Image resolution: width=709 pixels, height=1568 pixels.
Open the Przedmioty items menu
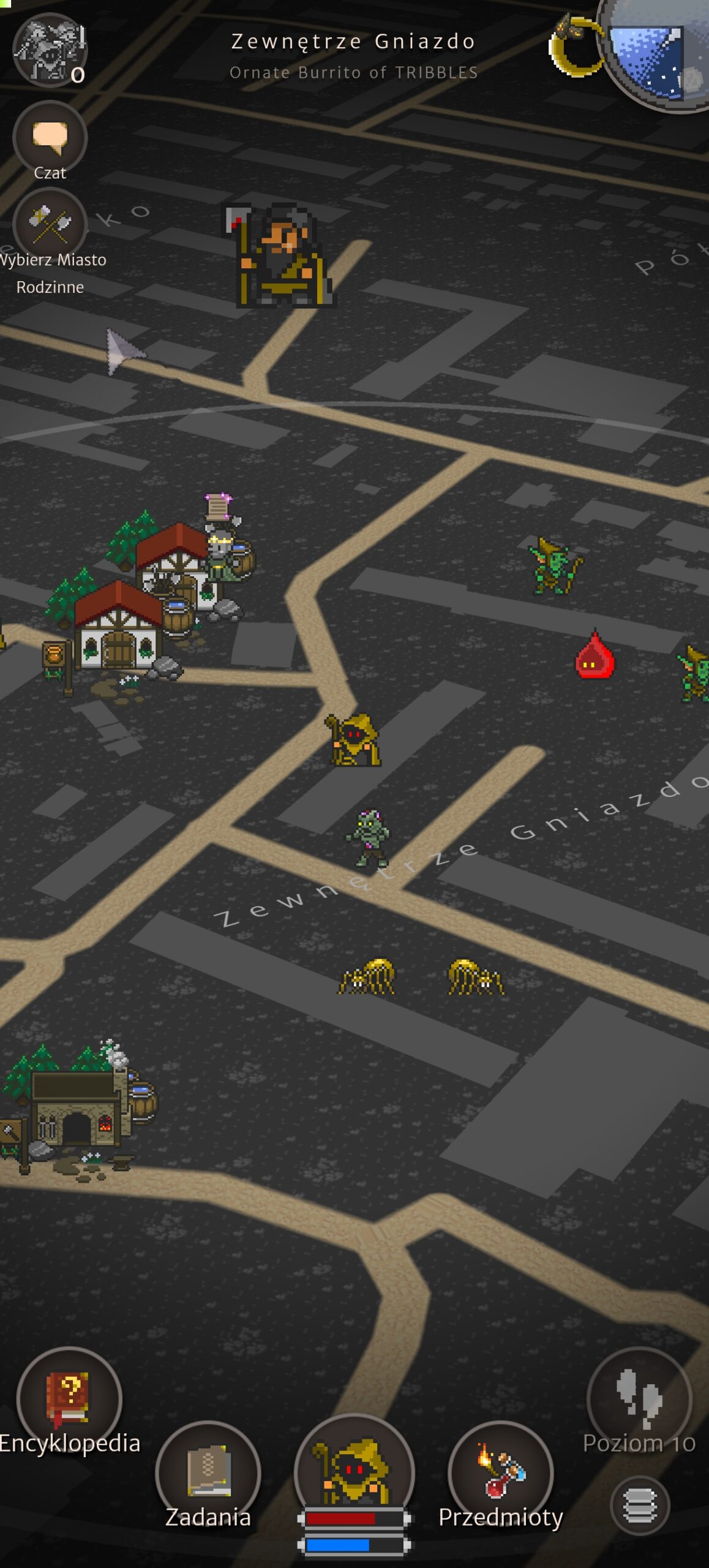pos(501,1473)
